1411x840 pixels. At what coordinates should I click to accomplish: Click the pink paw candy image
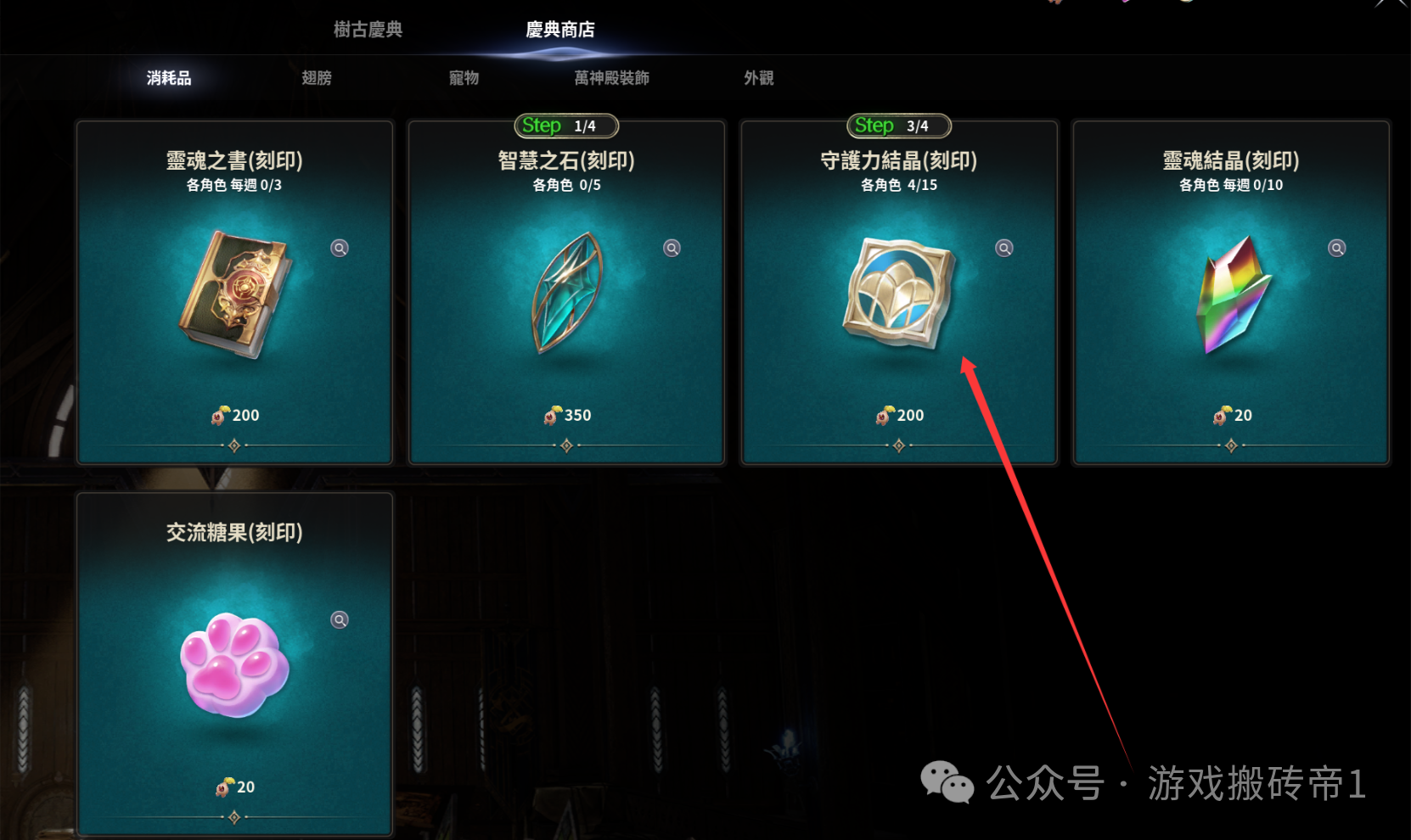click(236, 668)
